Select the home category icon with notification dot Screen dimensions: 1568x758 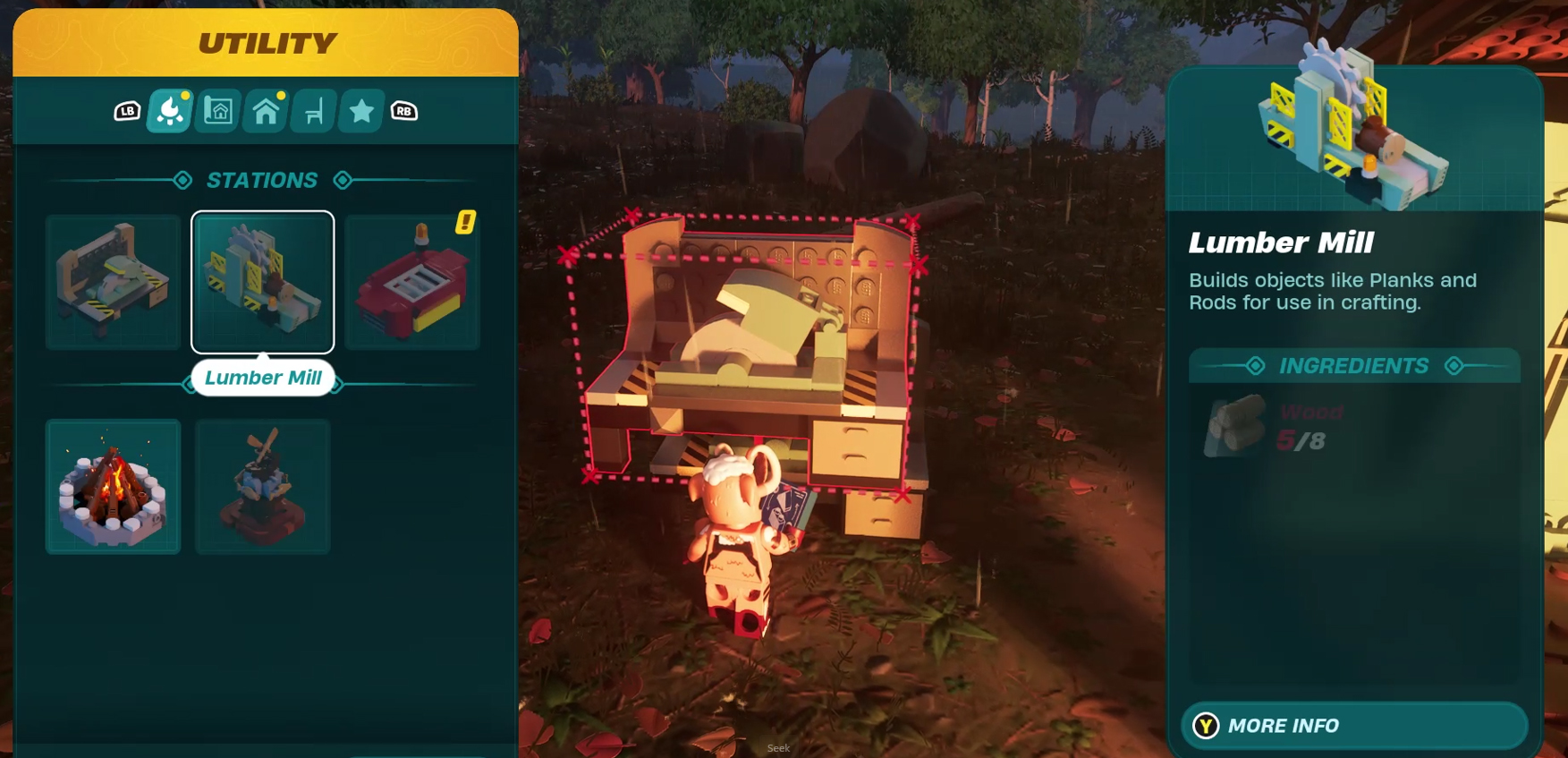click(x=265, y=109)
